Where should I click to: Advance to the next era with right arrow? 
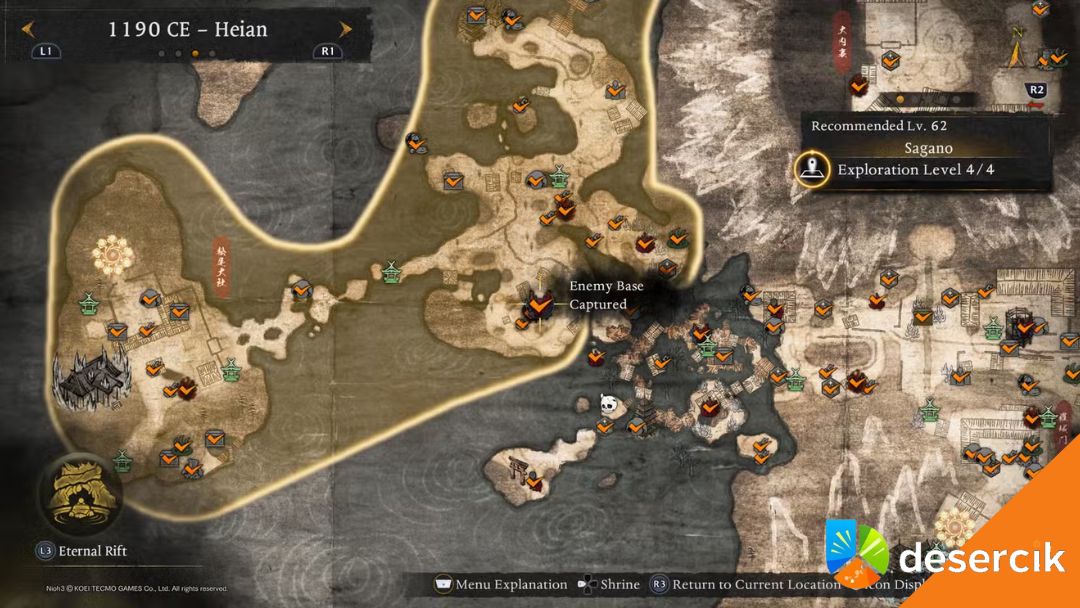[345, 29]
